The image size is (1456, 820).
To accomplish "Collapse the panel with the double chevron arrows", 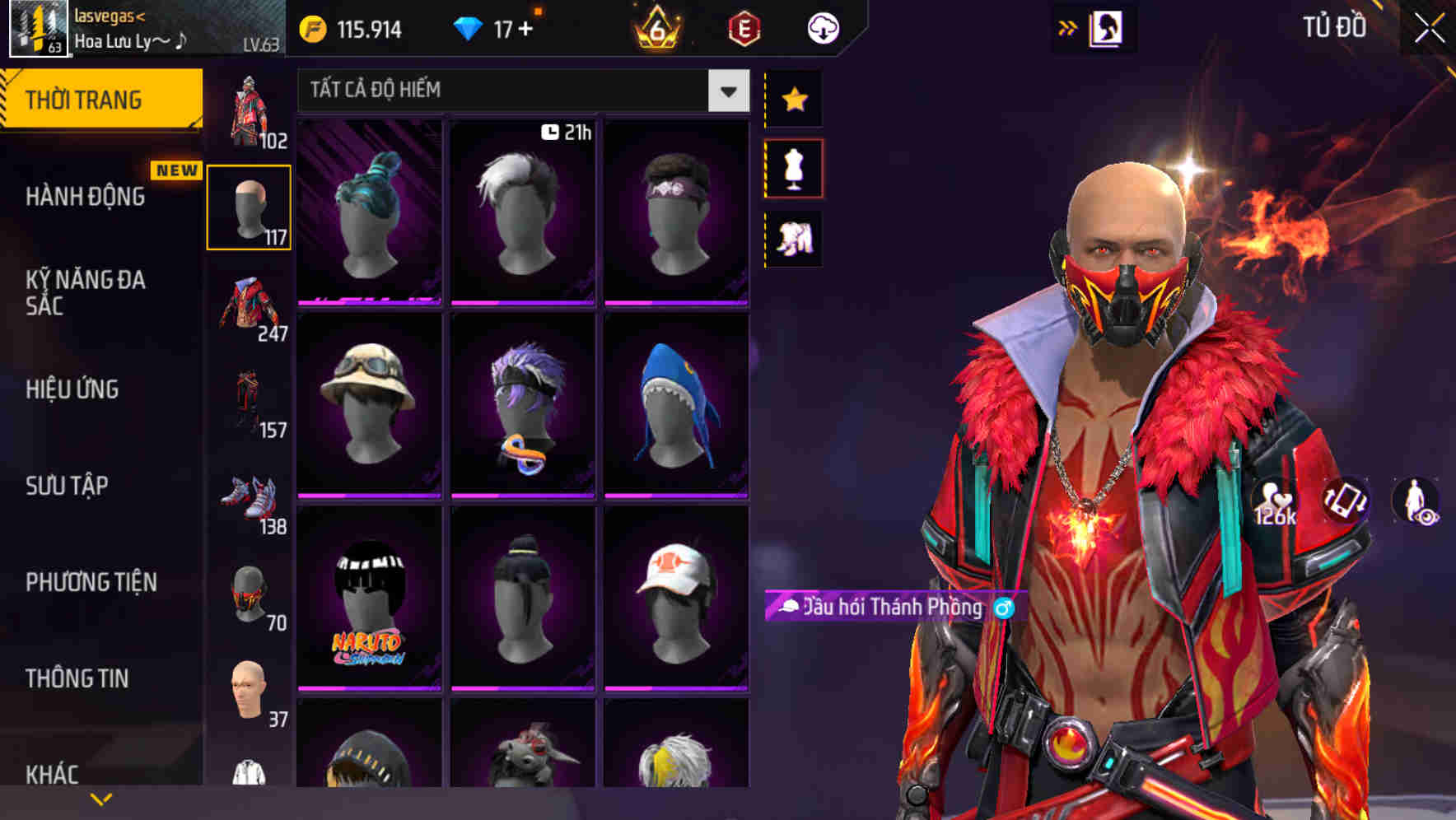I will [x=1068, y=27].
